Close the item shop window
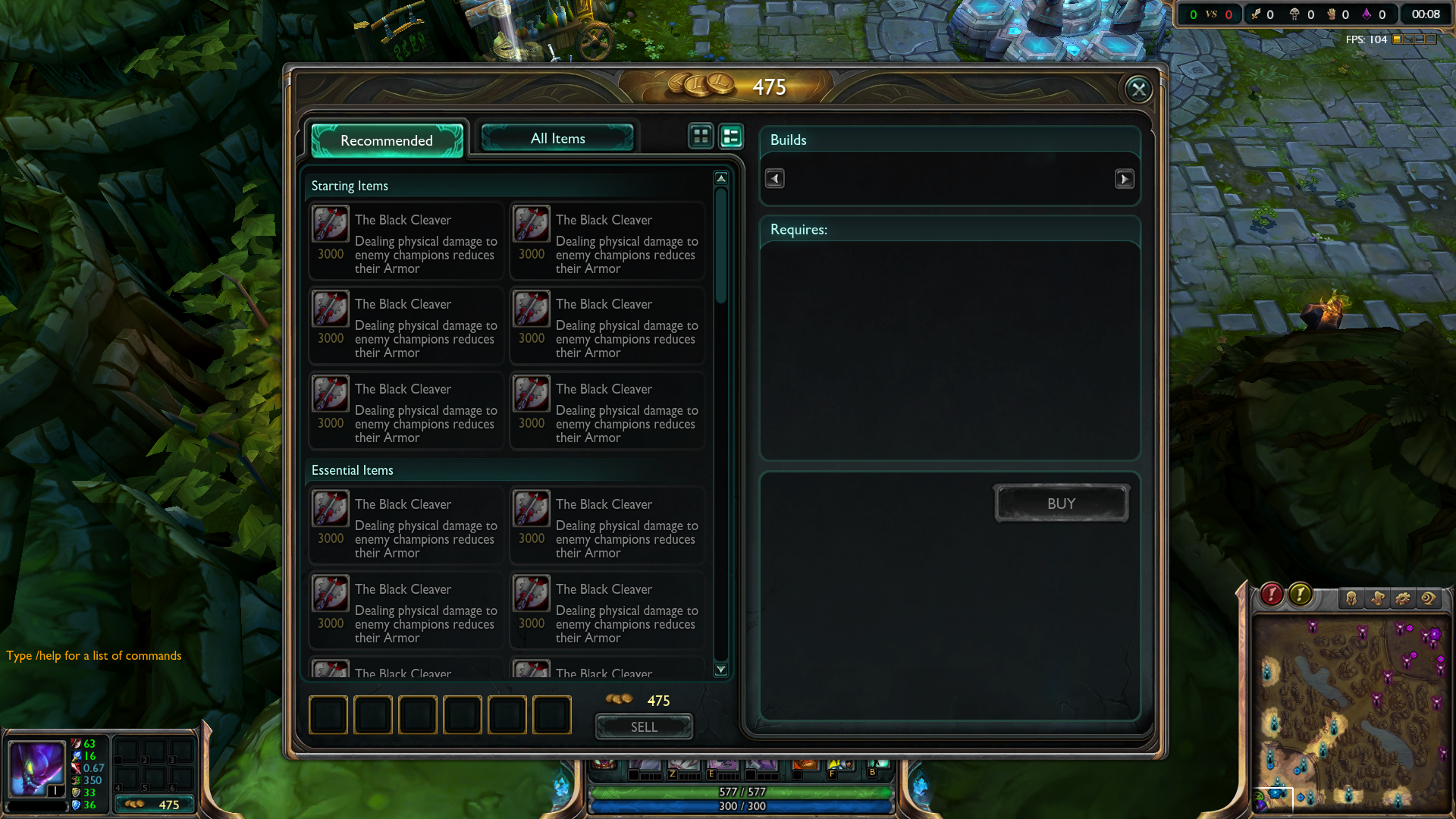 point(1138,89)
